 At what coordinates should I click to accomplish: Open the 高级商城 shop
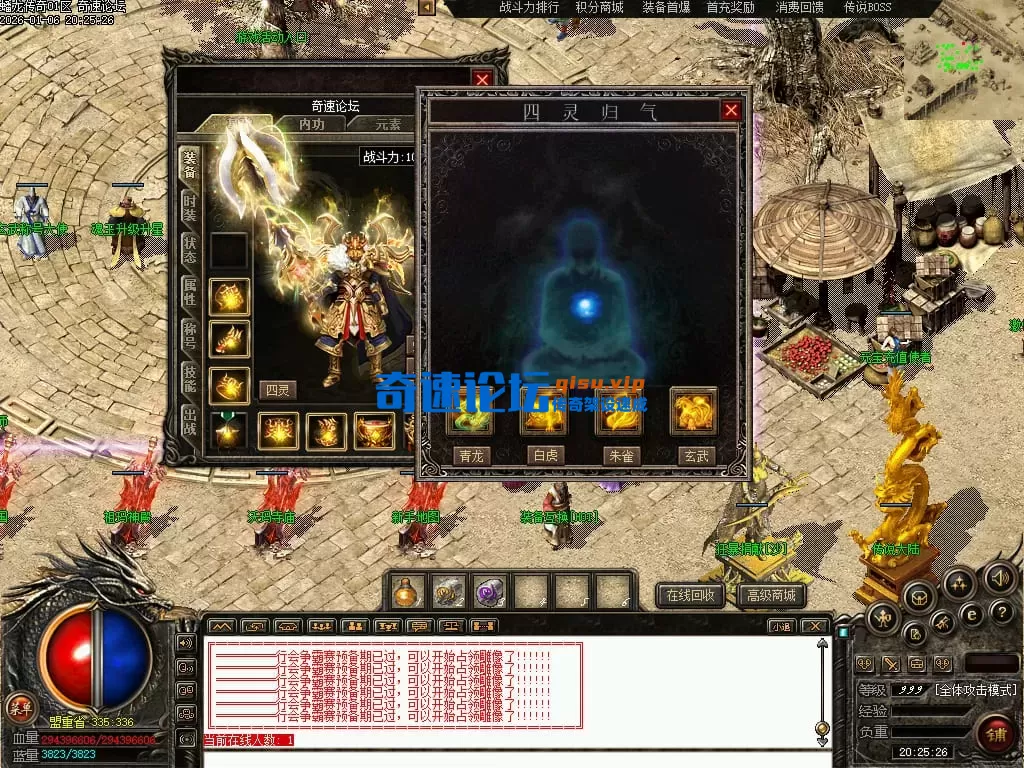coord(772,596)
